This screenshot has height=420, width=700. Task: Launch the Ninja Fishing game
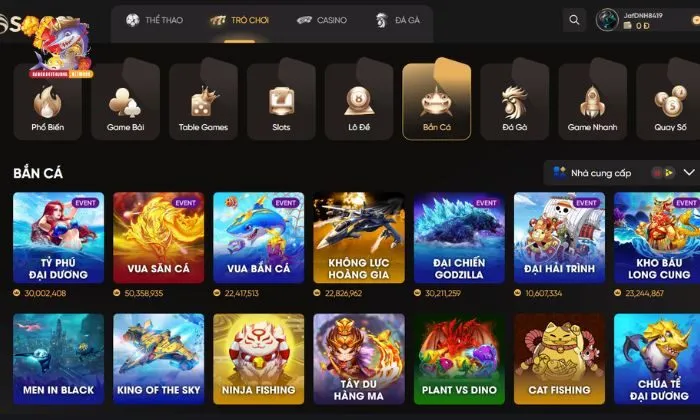point(258,359)
